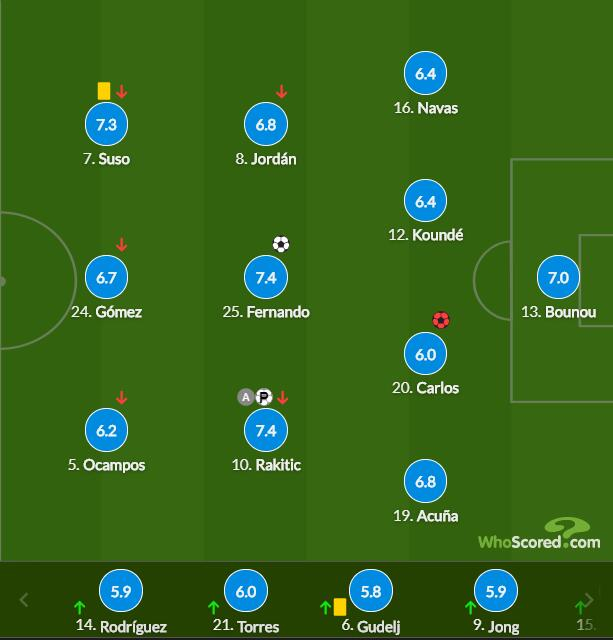Show Gómez's player details
The height and width of the screenshot is (640, 613).
[106, 278]
